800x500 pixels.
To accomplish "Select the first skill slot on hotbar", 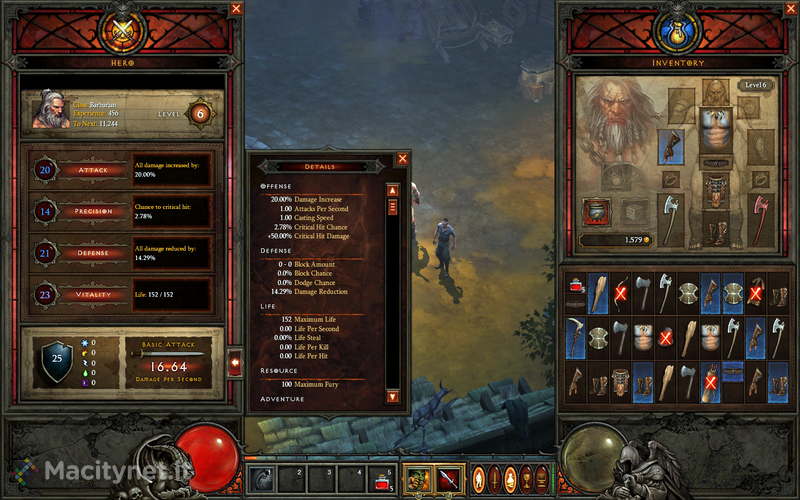I will [261, 479].
